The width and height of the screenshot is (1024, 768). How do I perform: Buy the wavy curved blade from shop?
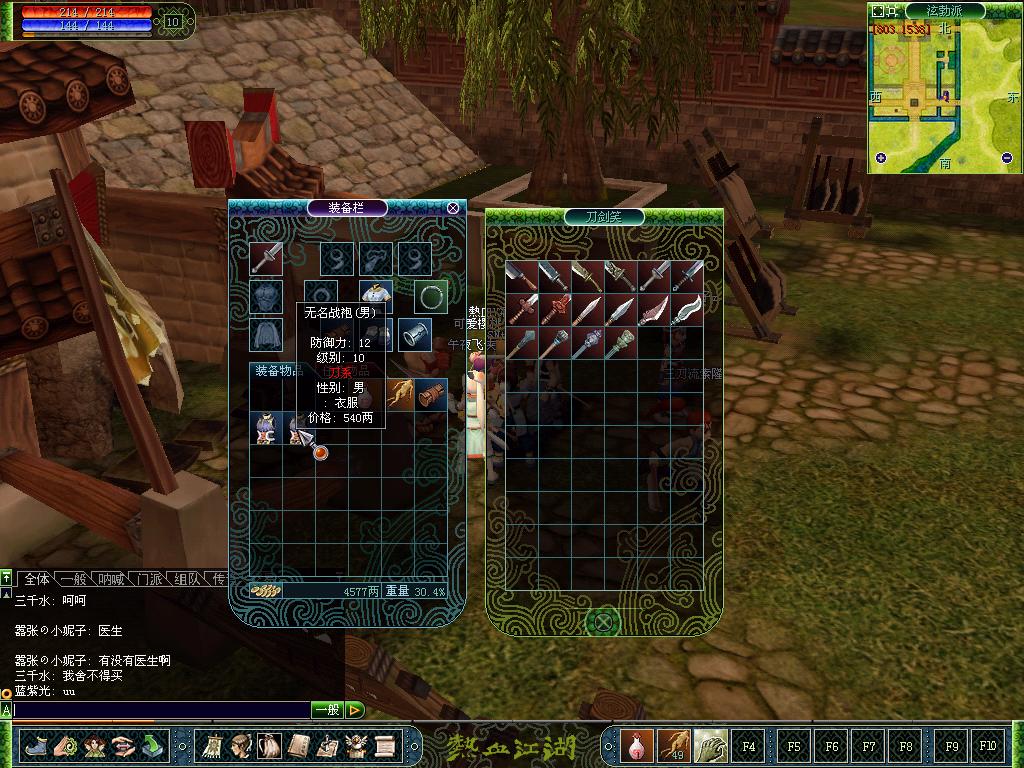click(x=687, y=309)
